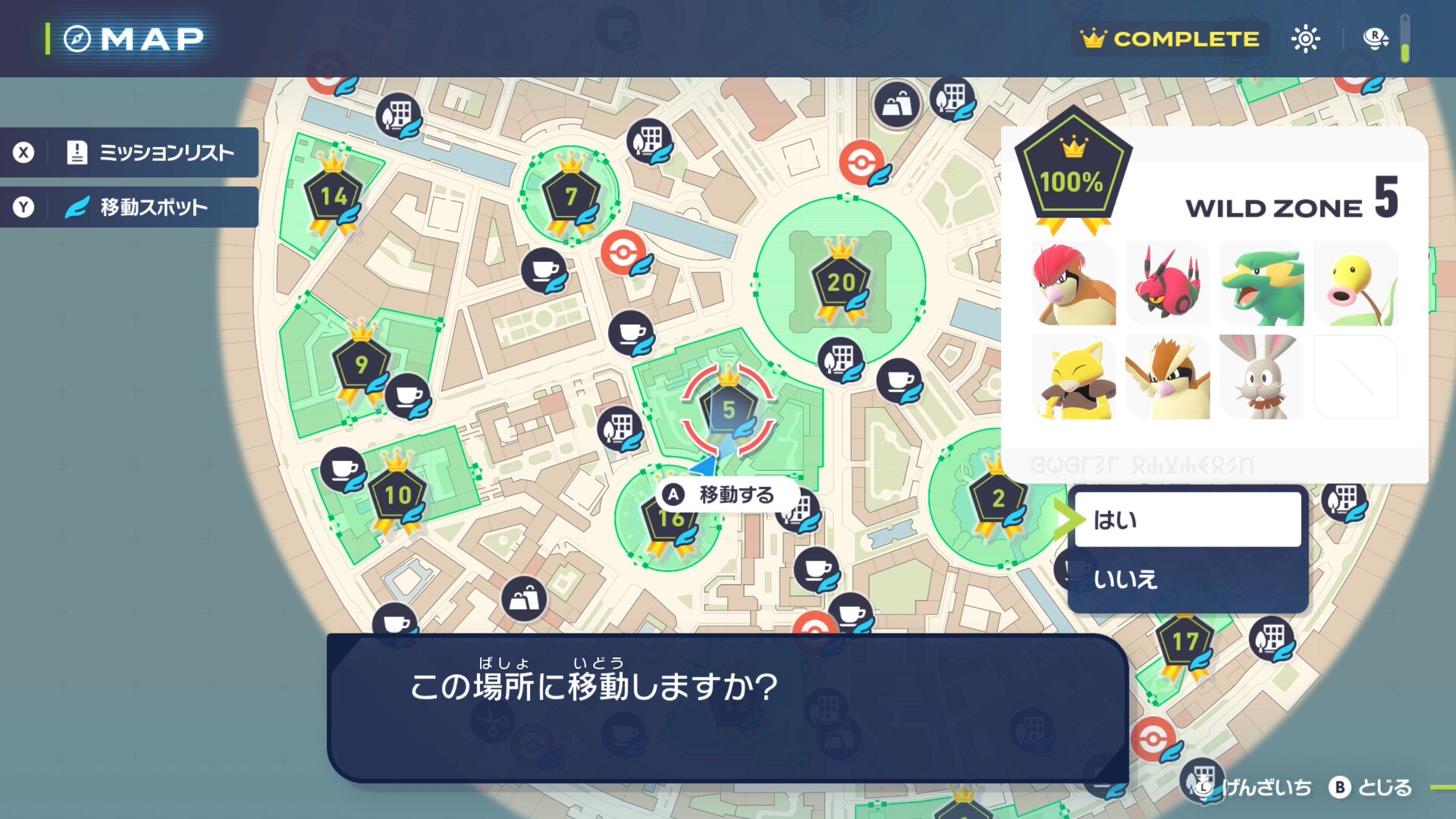Select Wild Zone 7 map marker
Viewport: 1456px width, 819px height.
coord(570,197)
